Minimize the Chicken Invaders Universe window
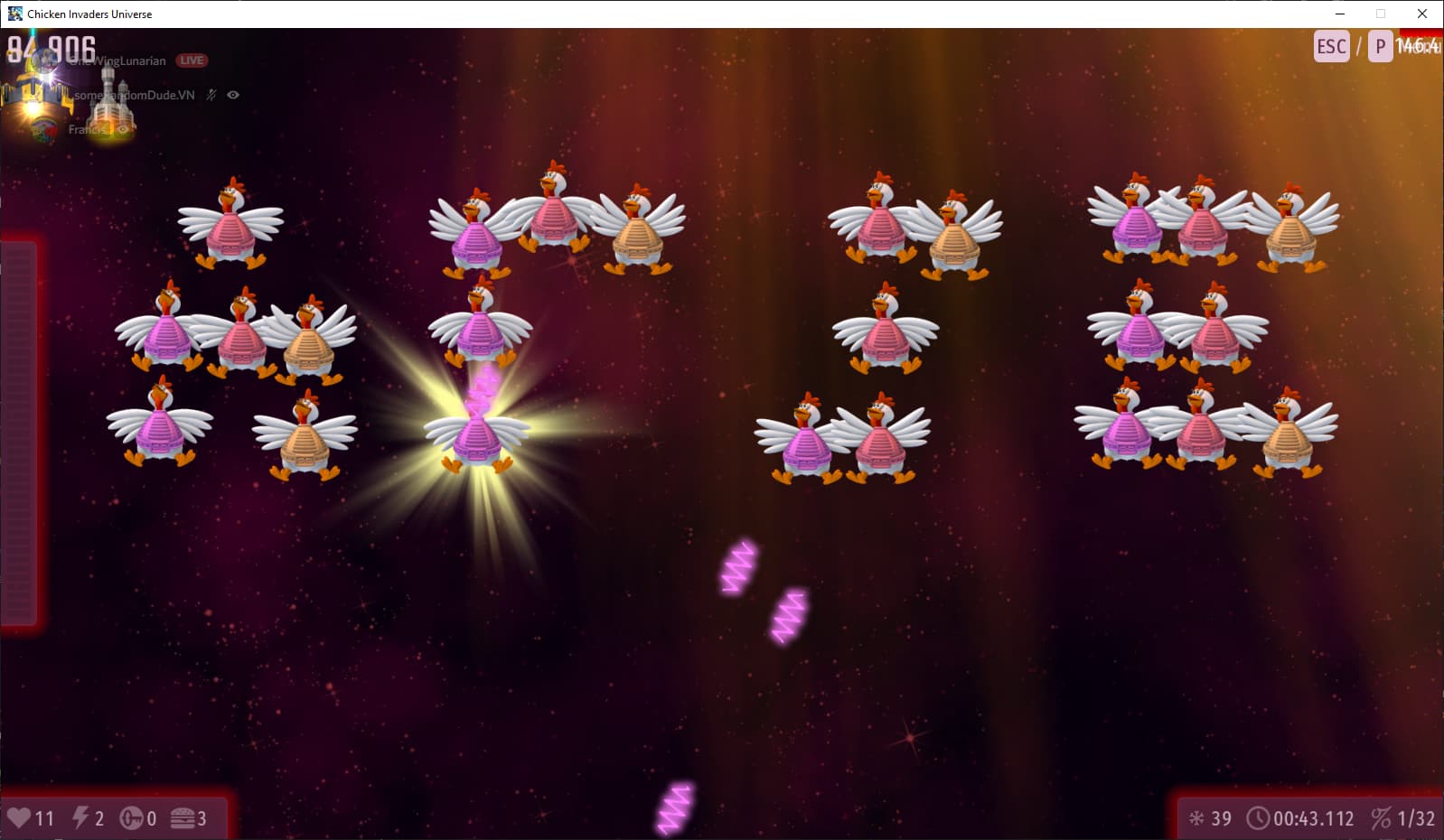This screenshot has height=840, width=1444. (x=1340, y=14)
